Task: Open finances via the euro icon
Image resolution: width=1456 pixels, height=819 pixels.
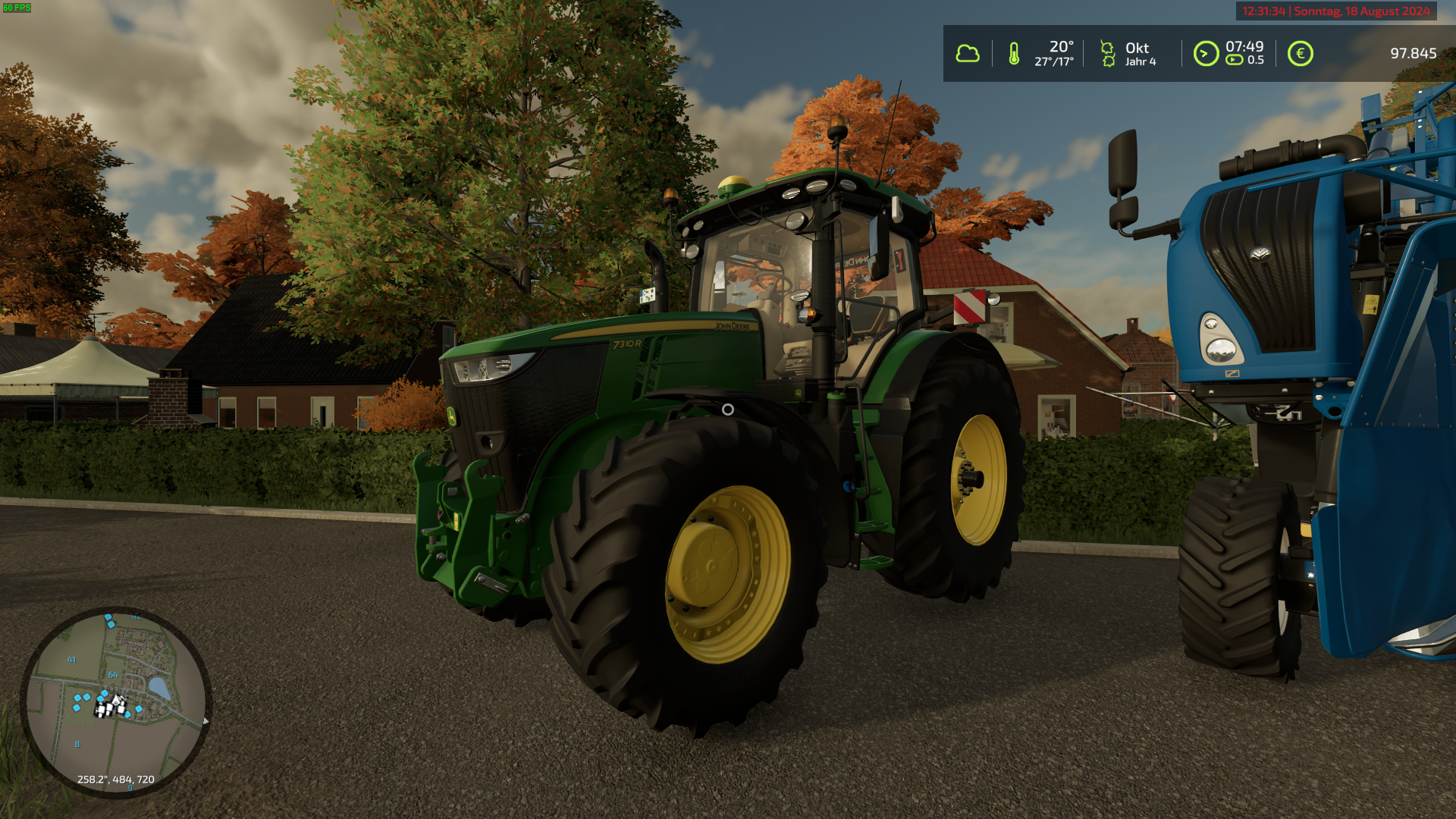Action: click(1300, 54)
